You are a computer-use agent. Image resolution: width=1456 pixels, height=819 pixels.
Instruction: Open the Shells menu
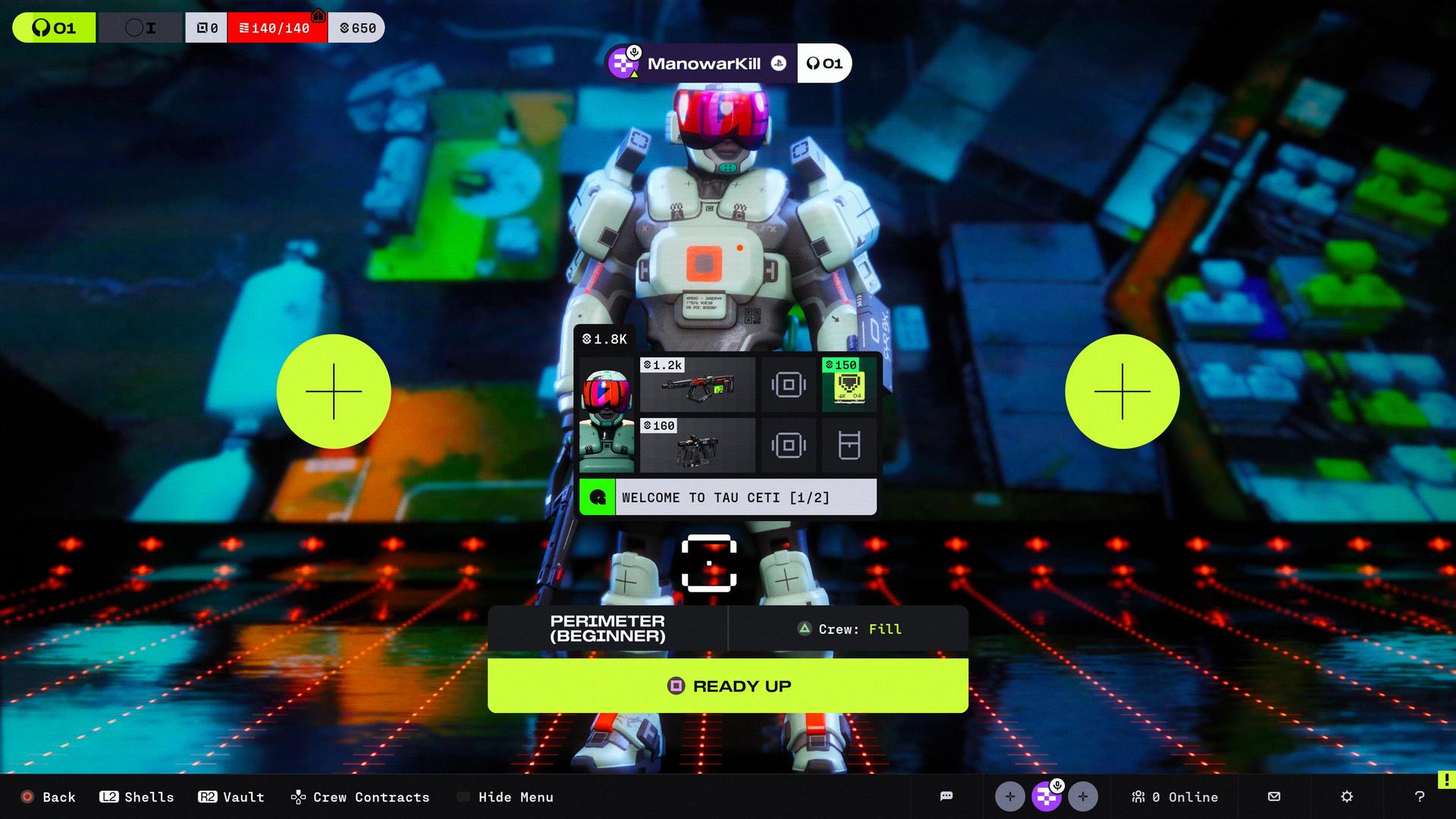click(x=137, y=797)
